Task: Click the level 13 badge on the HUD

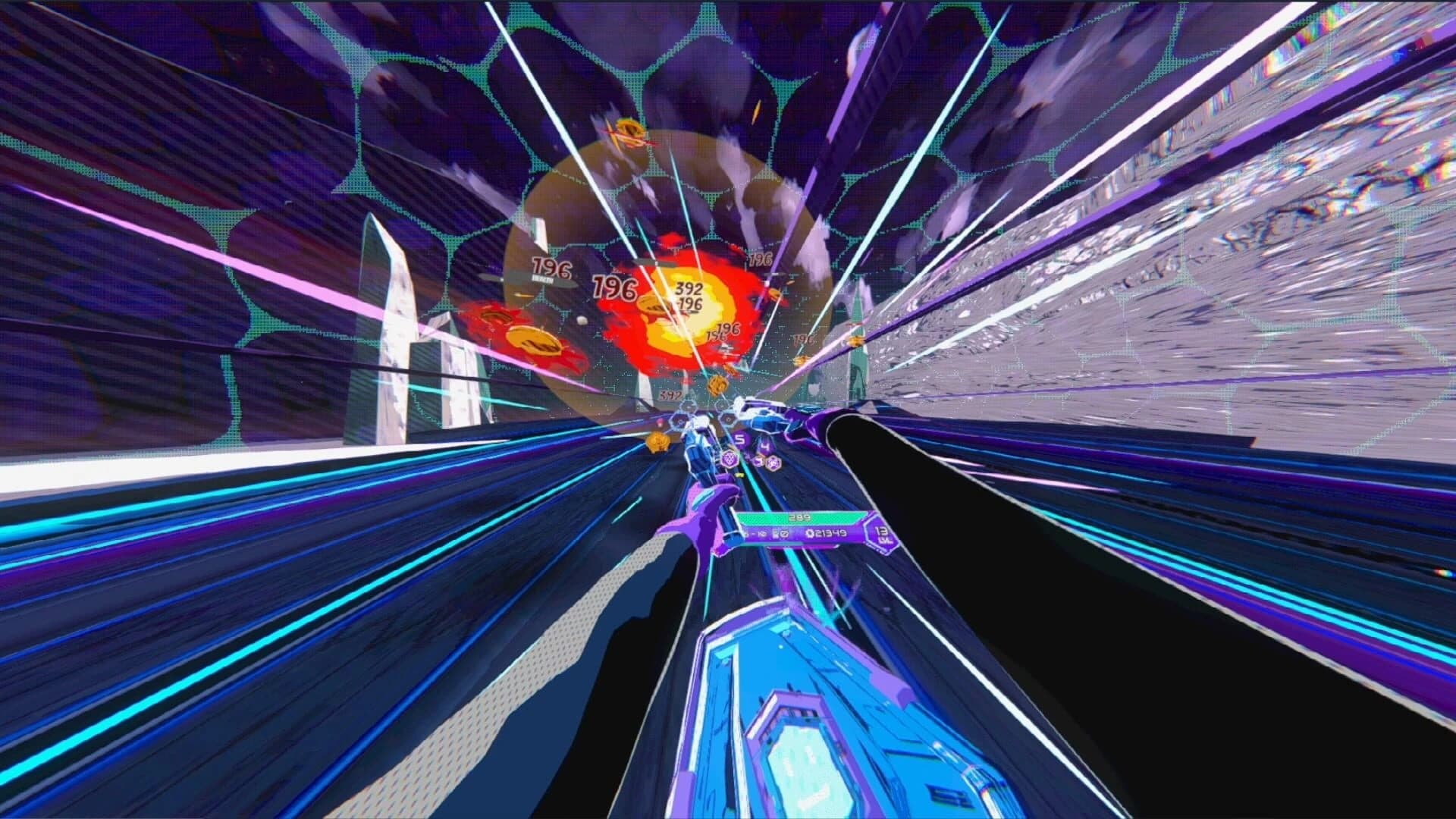Action: click(881, 533)
